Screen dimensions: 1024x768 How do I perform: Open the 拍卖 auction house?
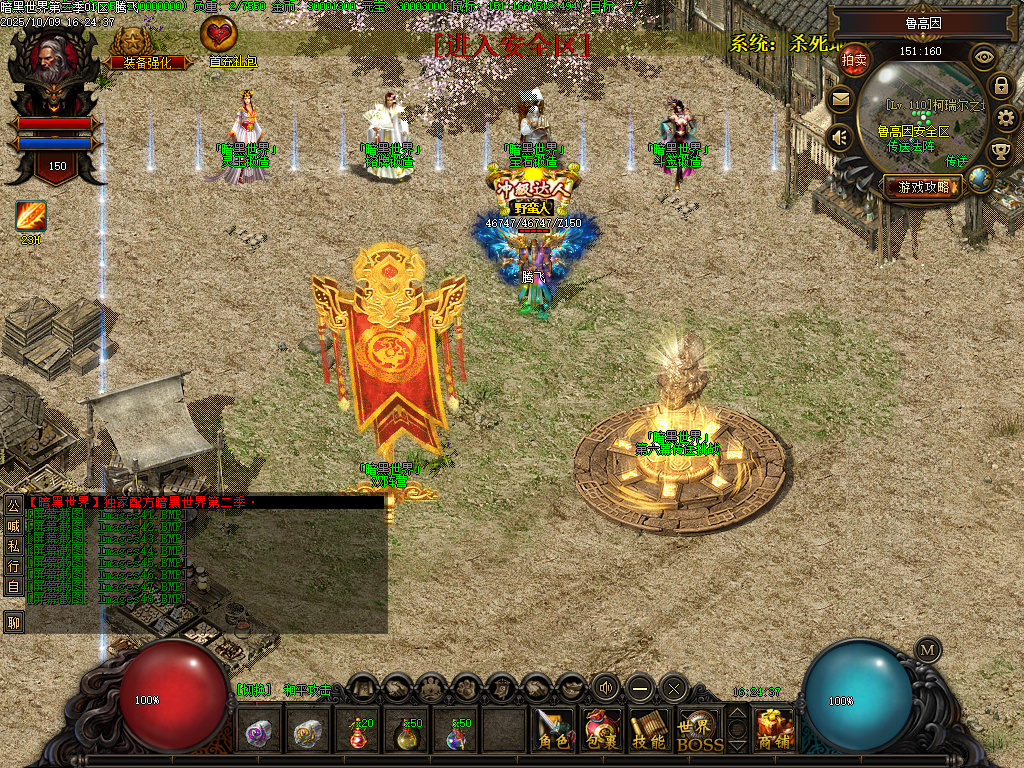pos(854,60)
